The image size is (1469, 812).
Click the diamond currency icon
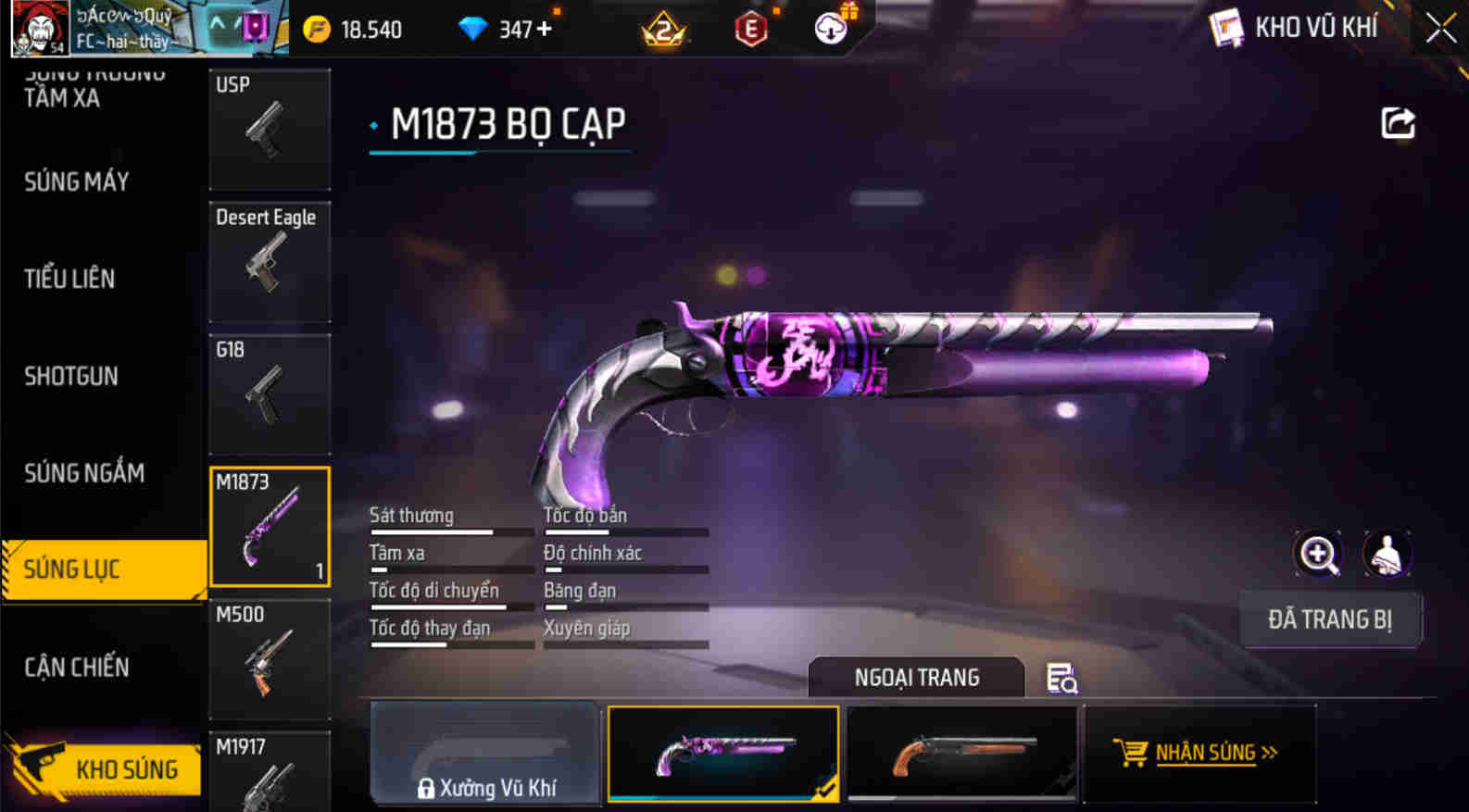[x=475, y=29]
